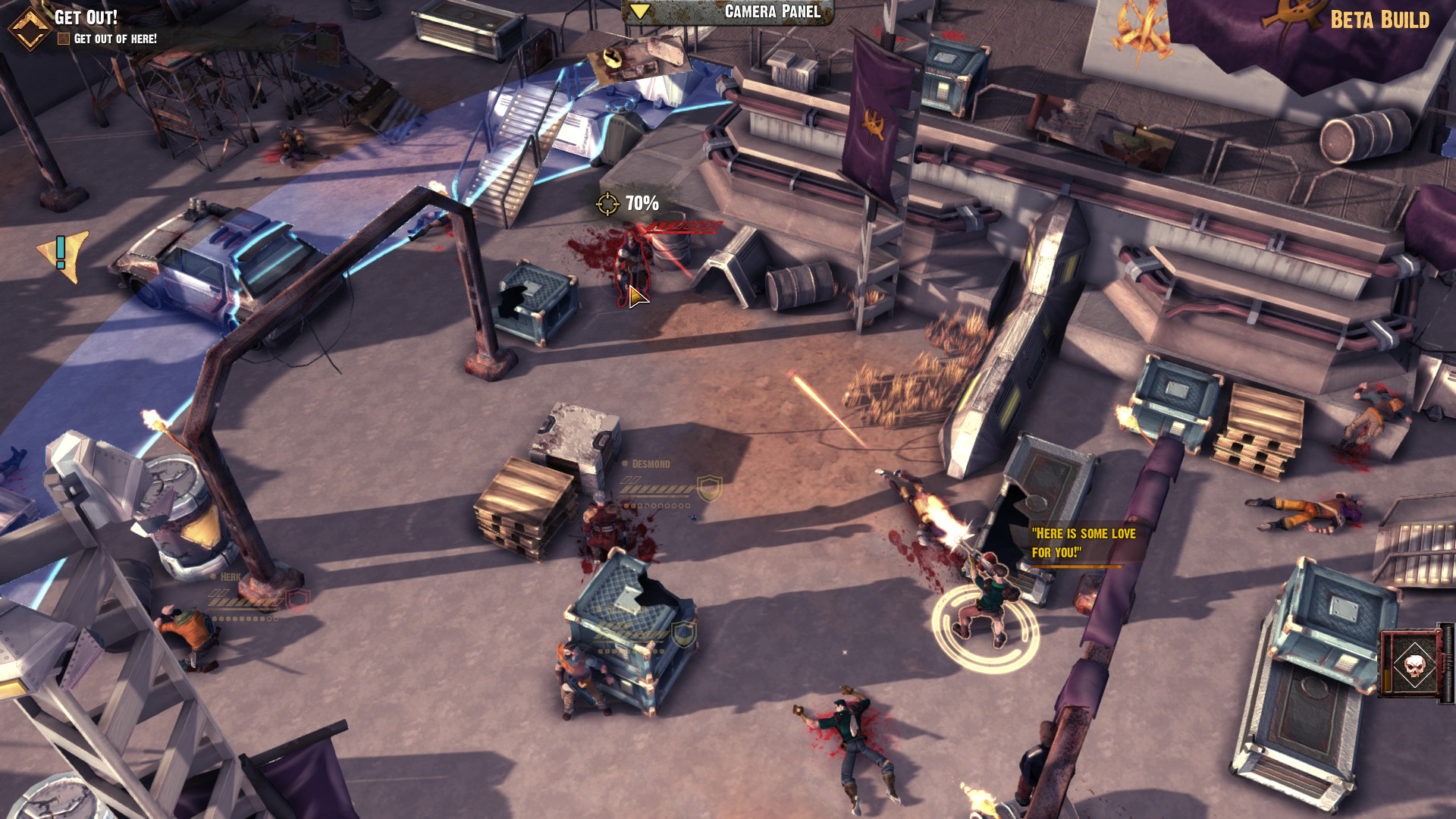1456x819 pixels.
Task: Expand the Camera Panel via its yellow arrow
Action: (642, 11)
